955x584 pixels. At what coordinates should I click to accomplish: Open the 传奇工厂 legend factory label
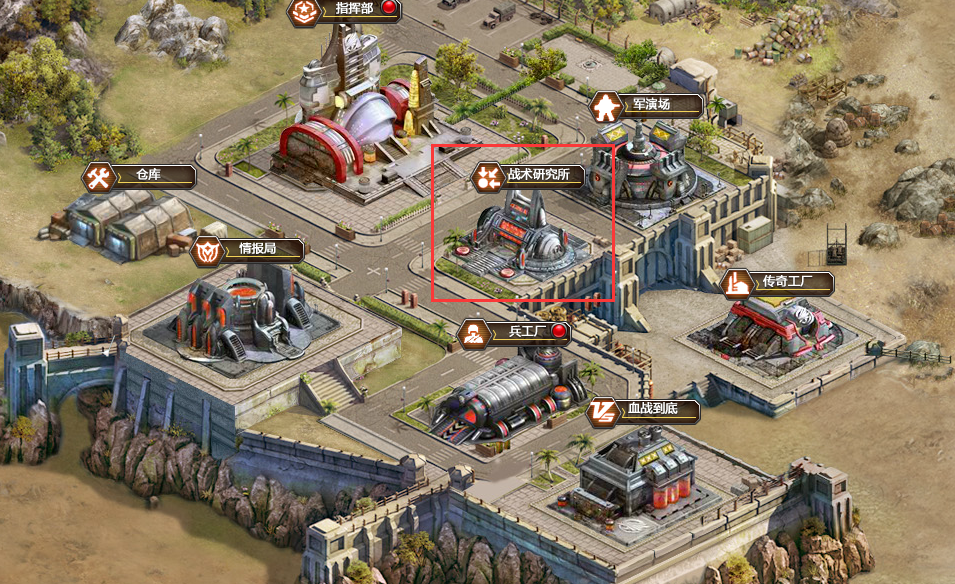779,283
